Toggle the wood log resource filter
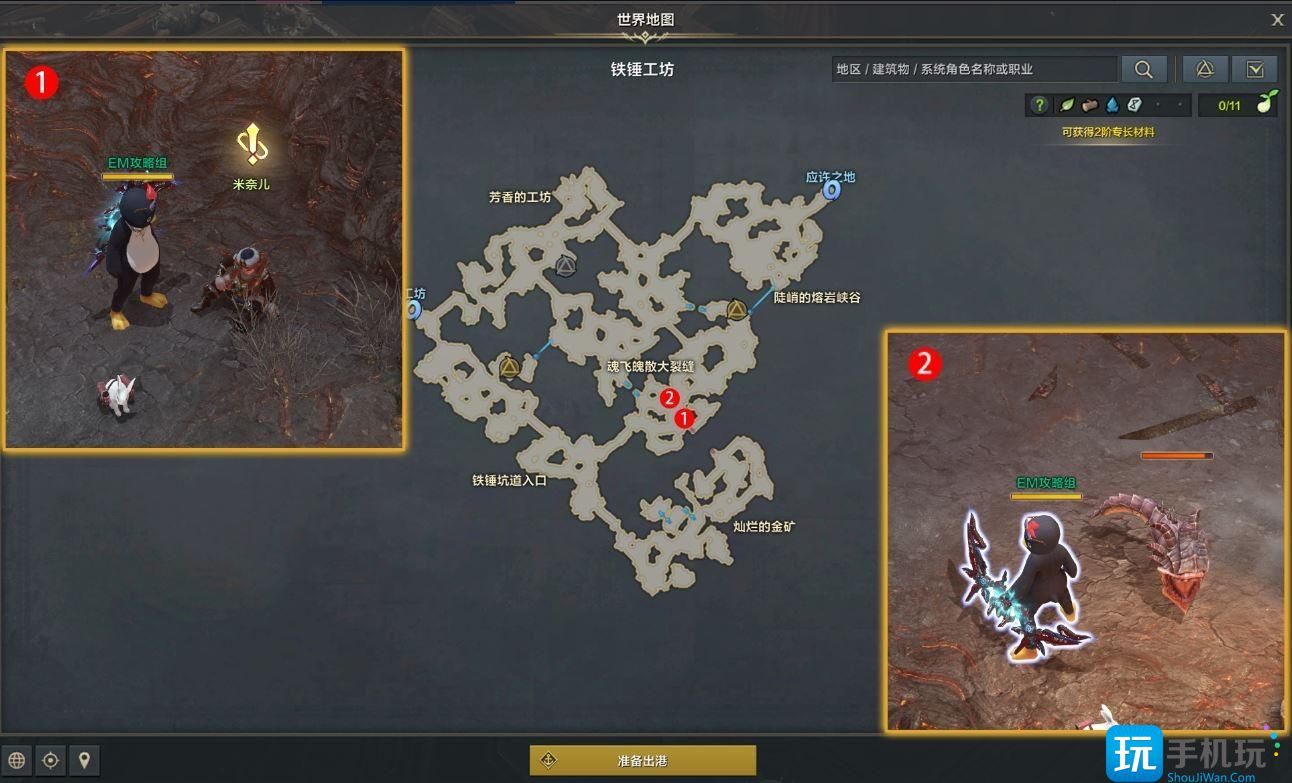1292x783 pixels. point(1091,105)
